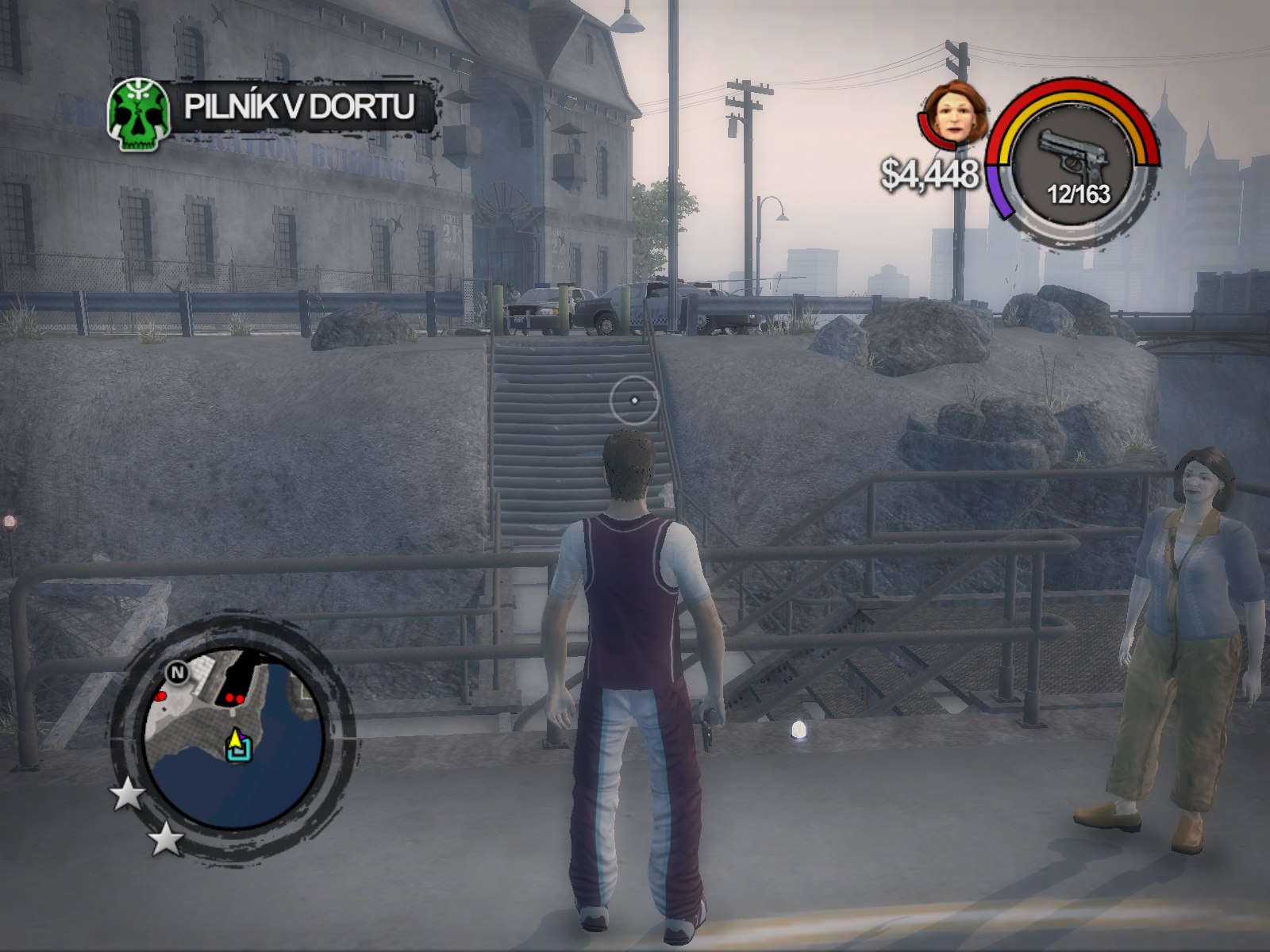Click the N compass marker on minimap
The image size is (1270, 952).
(x=177, y=674)
